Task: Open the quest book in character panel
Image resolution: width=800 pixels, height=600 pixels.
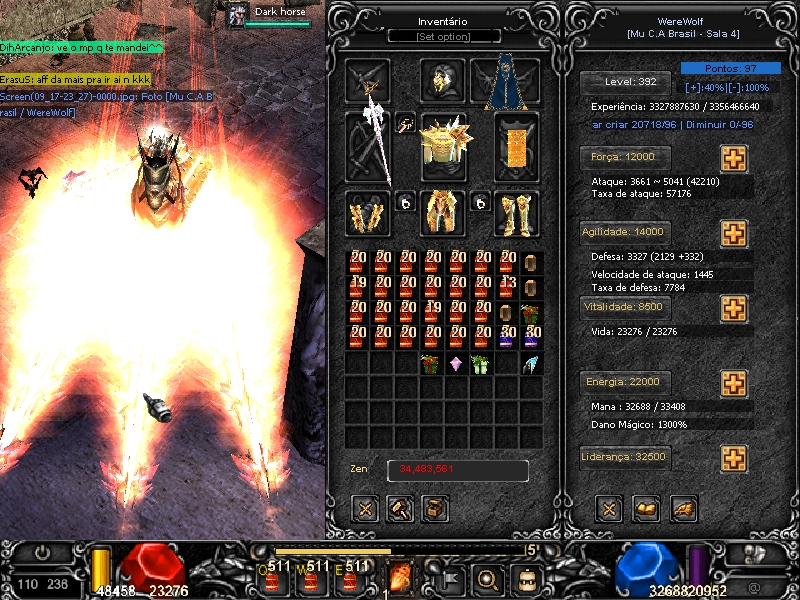Action: (x=646, y=509)
